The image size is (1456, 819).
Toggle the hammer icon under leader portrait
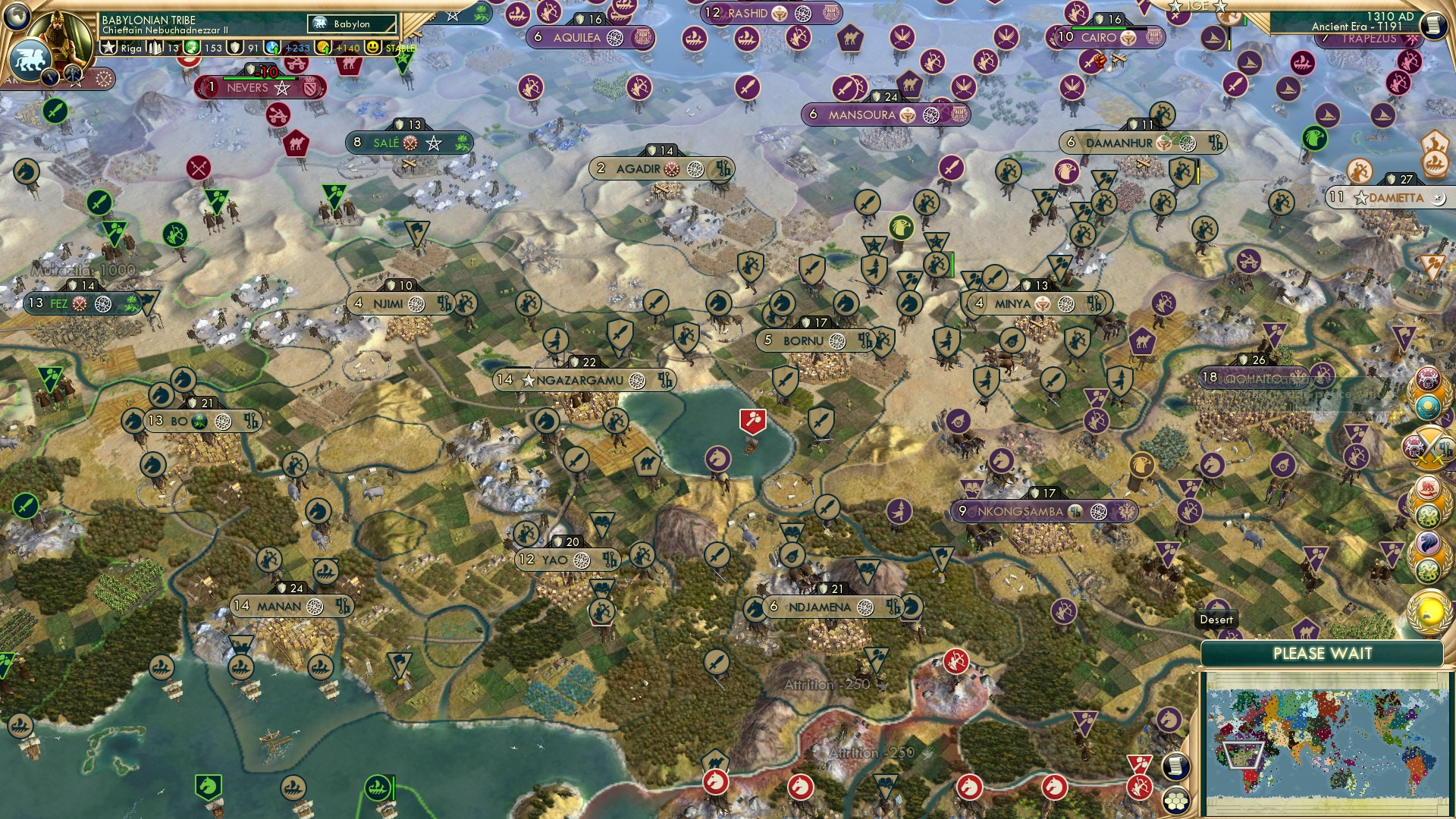[x=73, y=76]
